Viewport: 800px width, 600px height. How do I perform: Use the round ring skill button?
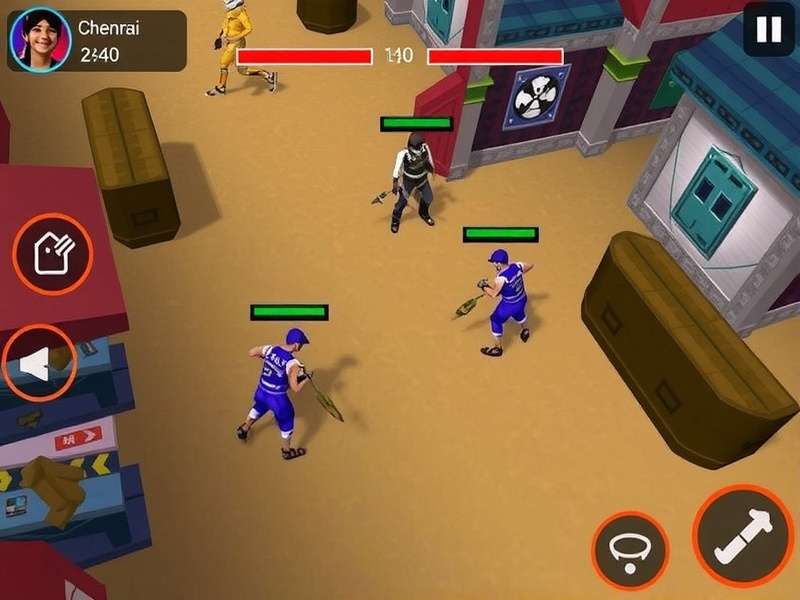tap(629, 550)
